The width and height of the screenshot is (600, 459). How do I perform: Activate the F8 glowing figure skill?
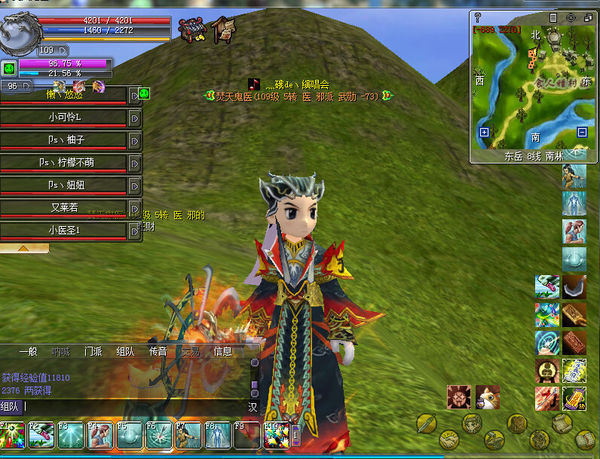219,436
